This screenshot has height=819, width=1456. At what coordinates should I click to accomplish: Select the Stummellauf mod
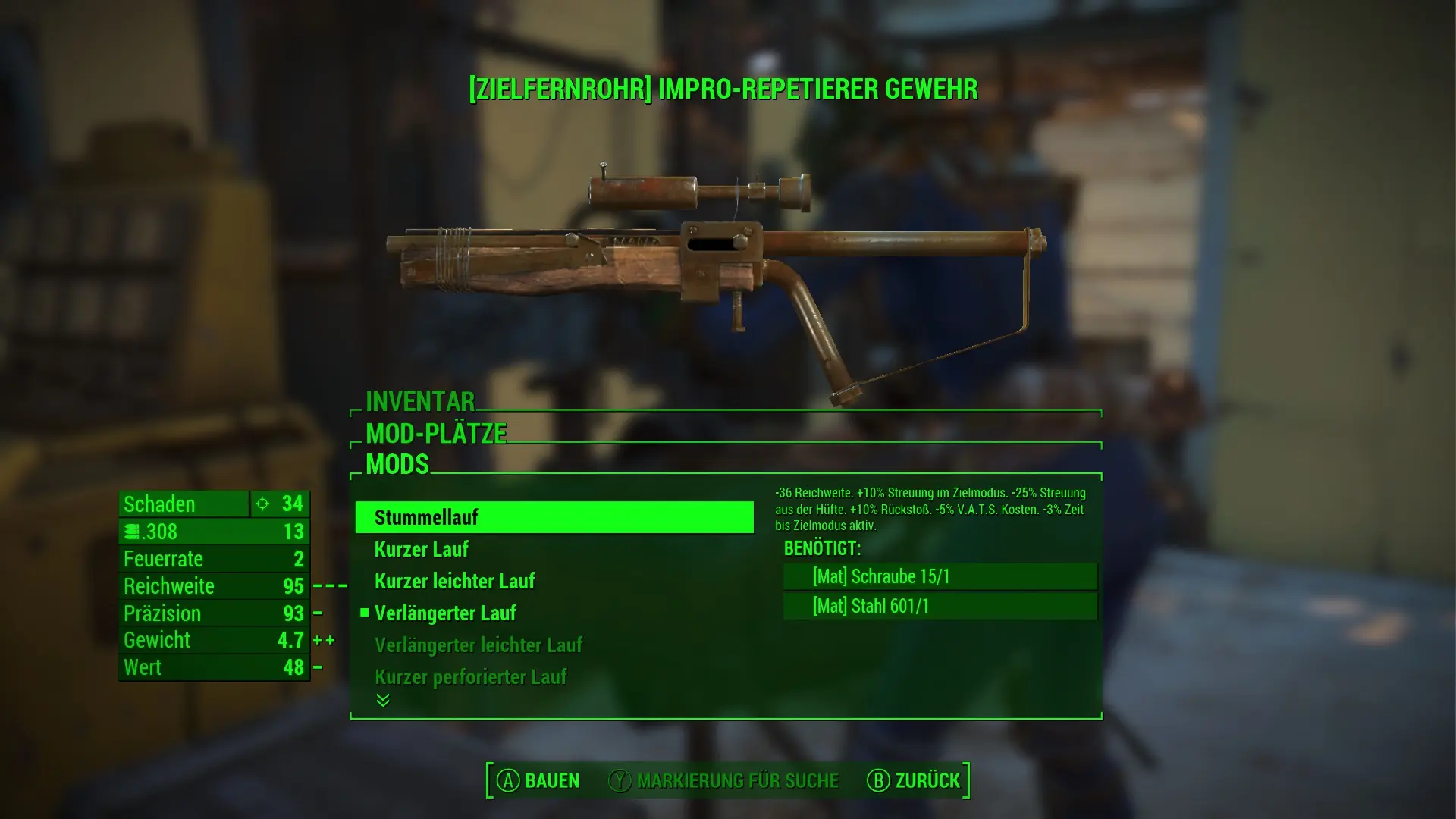pos(554,517)
